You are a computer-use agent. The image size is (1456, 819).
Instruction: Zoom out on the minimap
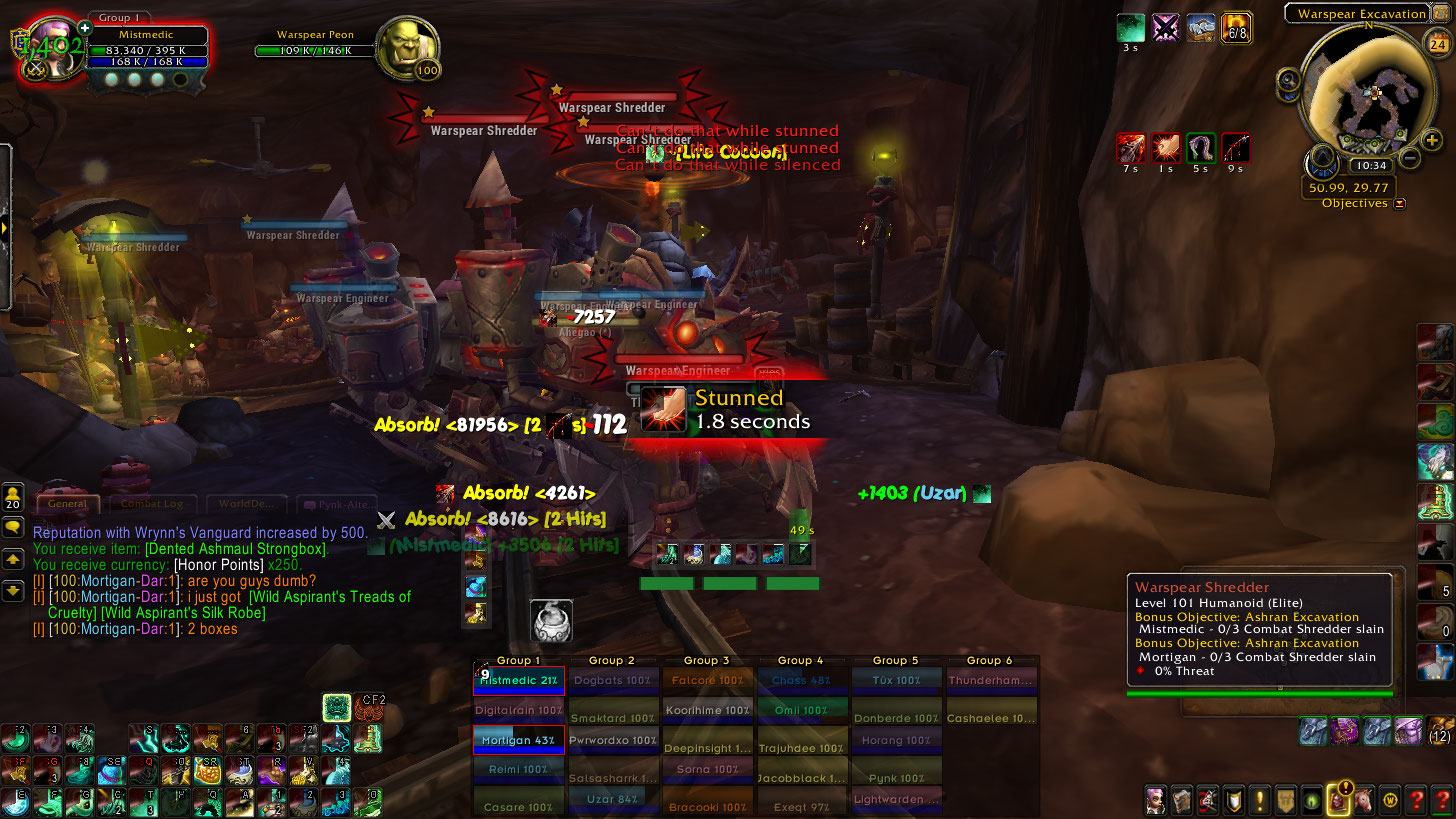click(x=1409, y=158)
